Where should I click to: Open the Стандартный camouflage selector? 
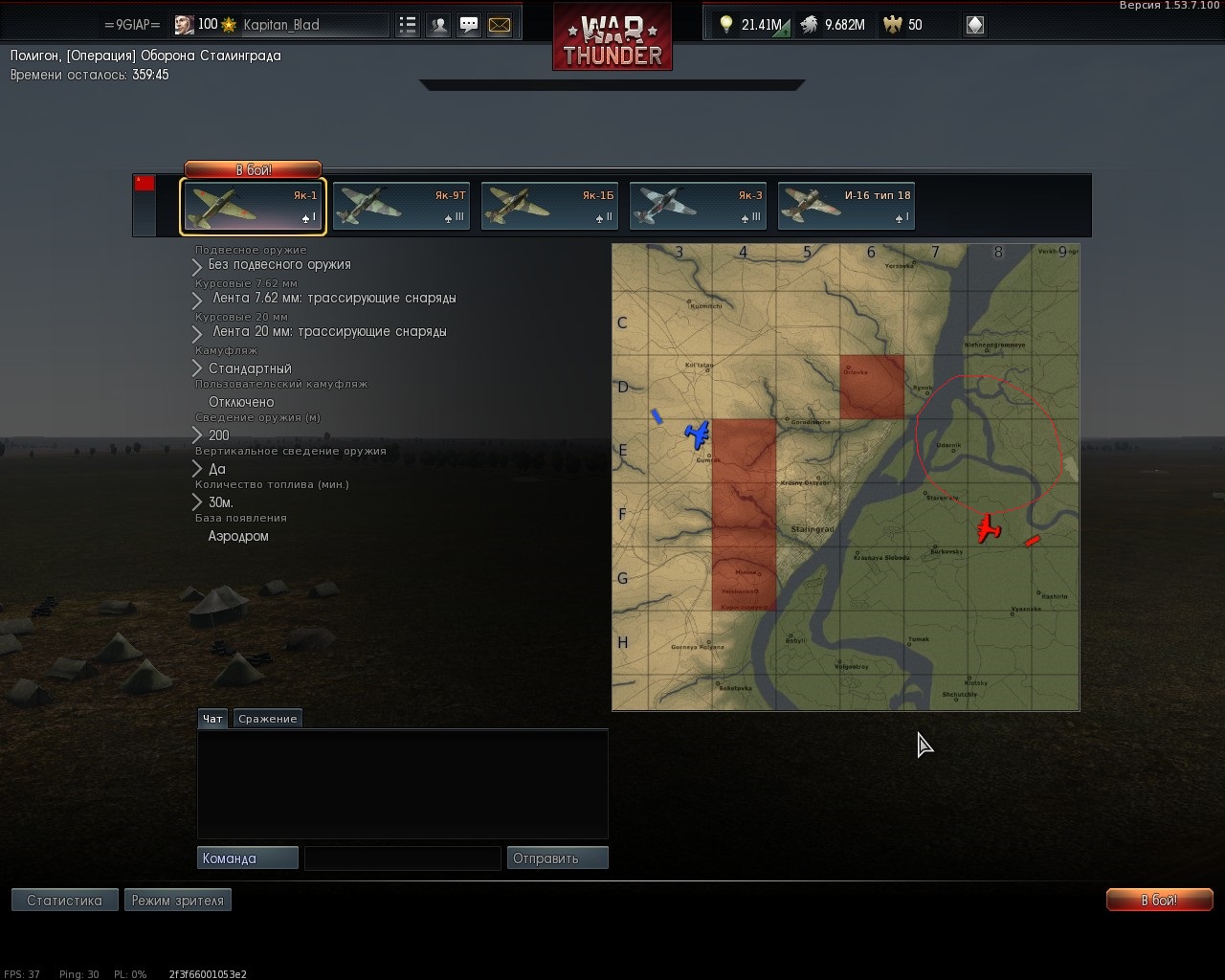click(x=249, y=368)
